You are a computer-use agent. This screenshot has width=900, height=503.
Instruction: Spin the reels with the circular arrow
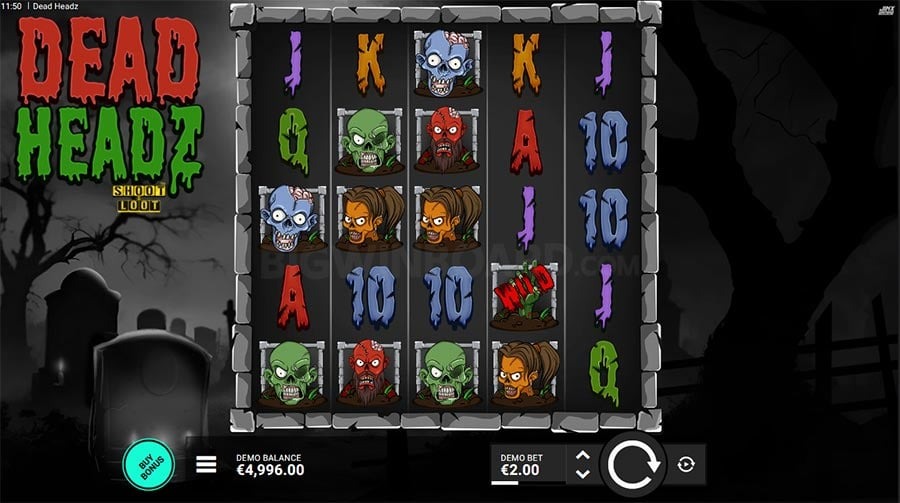(632, 464)
